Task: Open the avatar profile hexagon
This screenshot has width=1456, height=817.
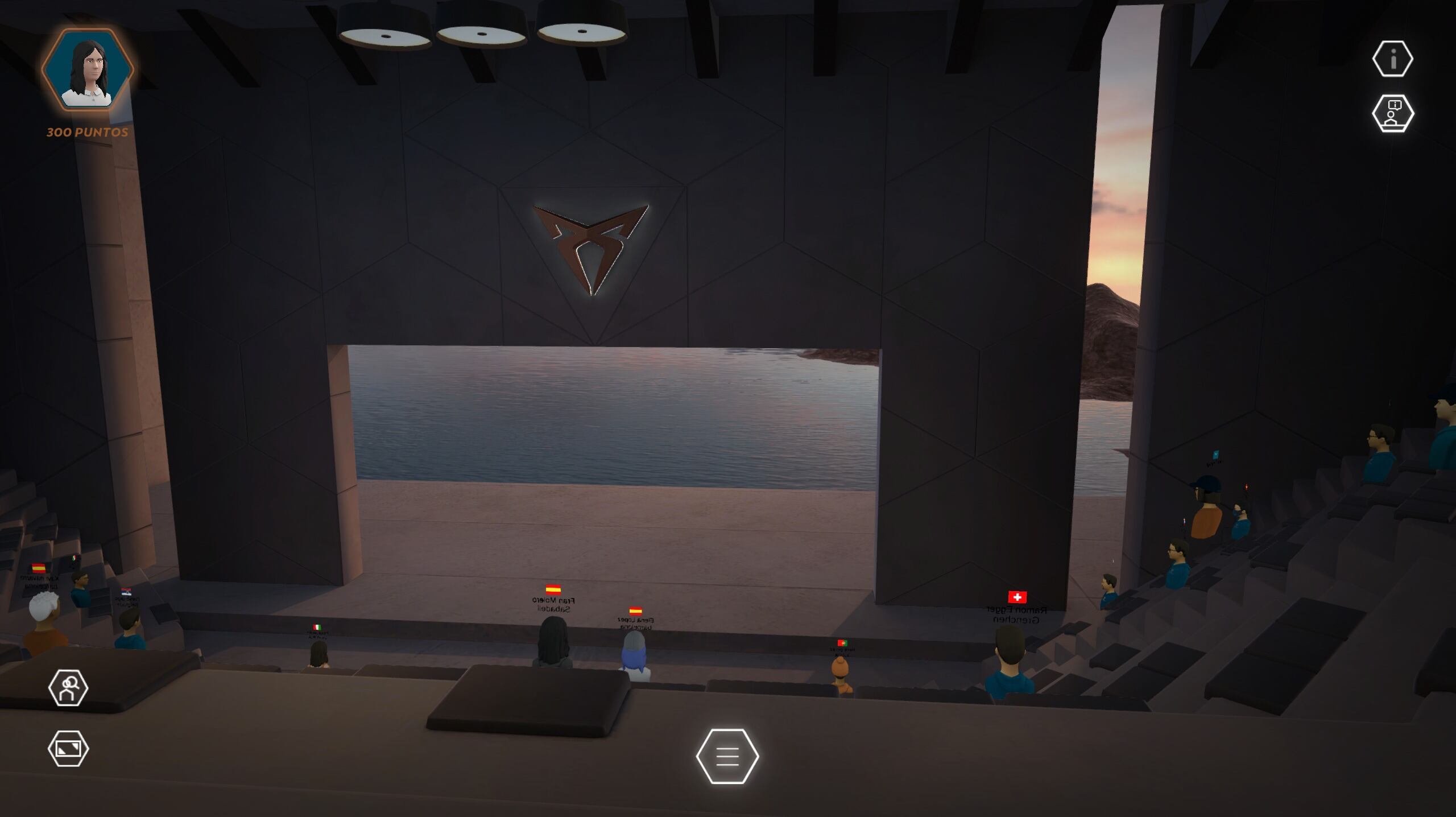Action: tap(88, 70)
